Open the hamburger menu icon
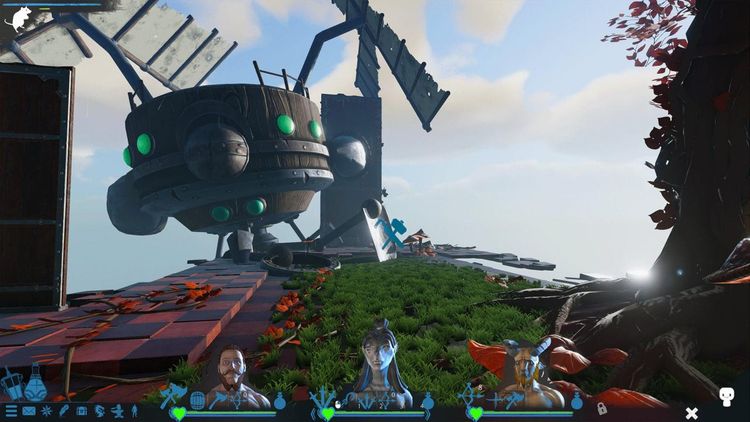Image resolution: width=750 pixels, height=422 pixels. 11,411
